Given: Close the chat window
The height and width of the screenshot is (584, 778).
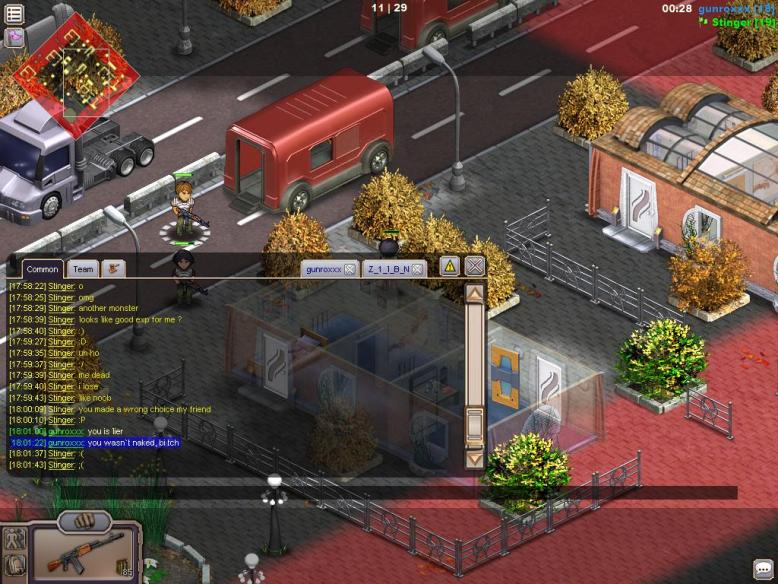Looking at the screenshot, I should [x=475, y=266].
